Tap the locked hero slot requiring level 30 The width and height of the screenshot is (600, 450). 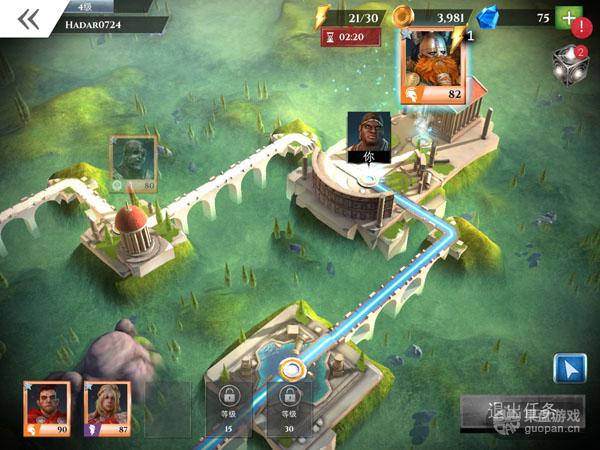pyautogui.click(x=290, y=408)
